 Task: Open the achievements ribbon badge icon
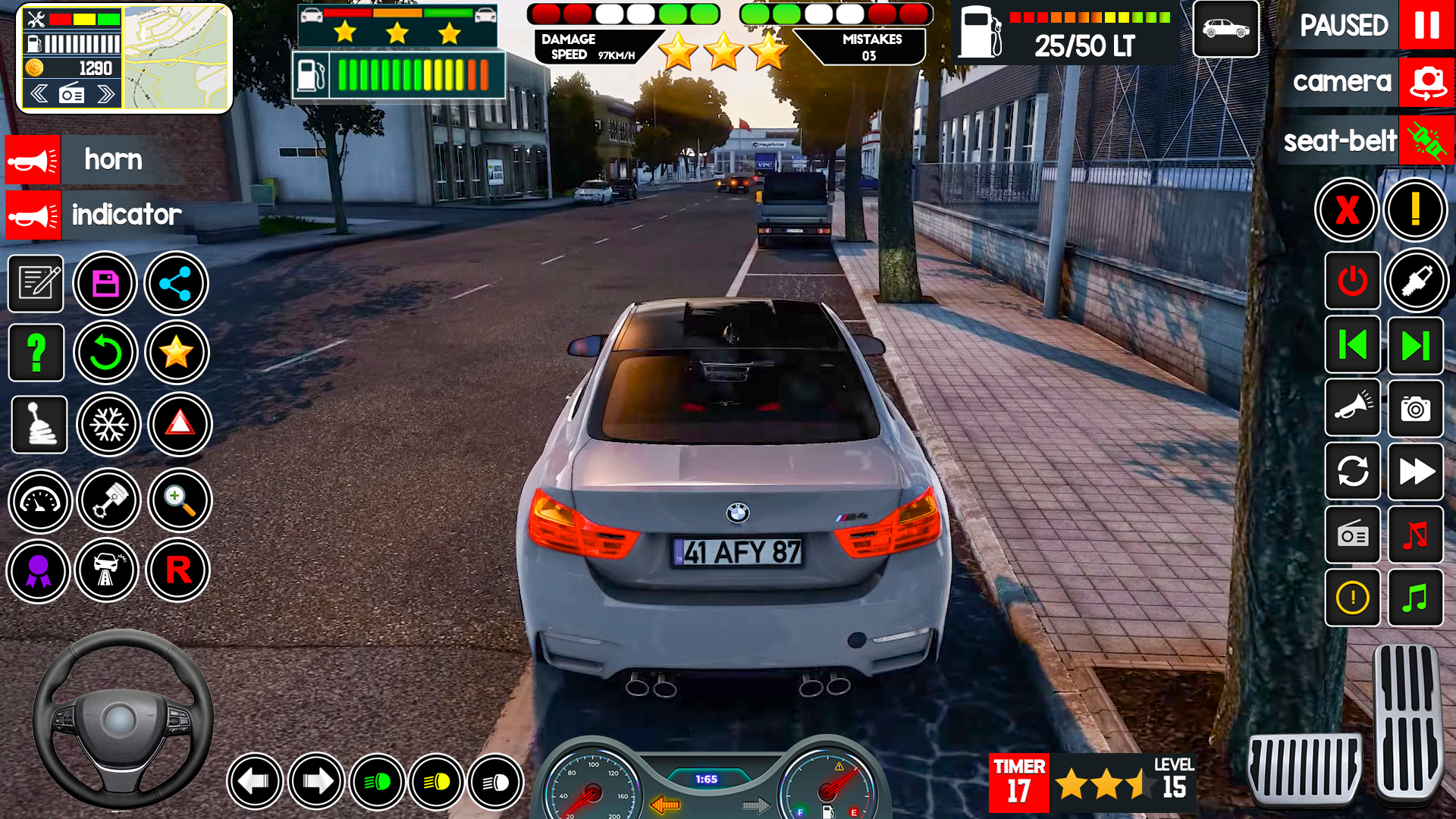pos(38,570)
